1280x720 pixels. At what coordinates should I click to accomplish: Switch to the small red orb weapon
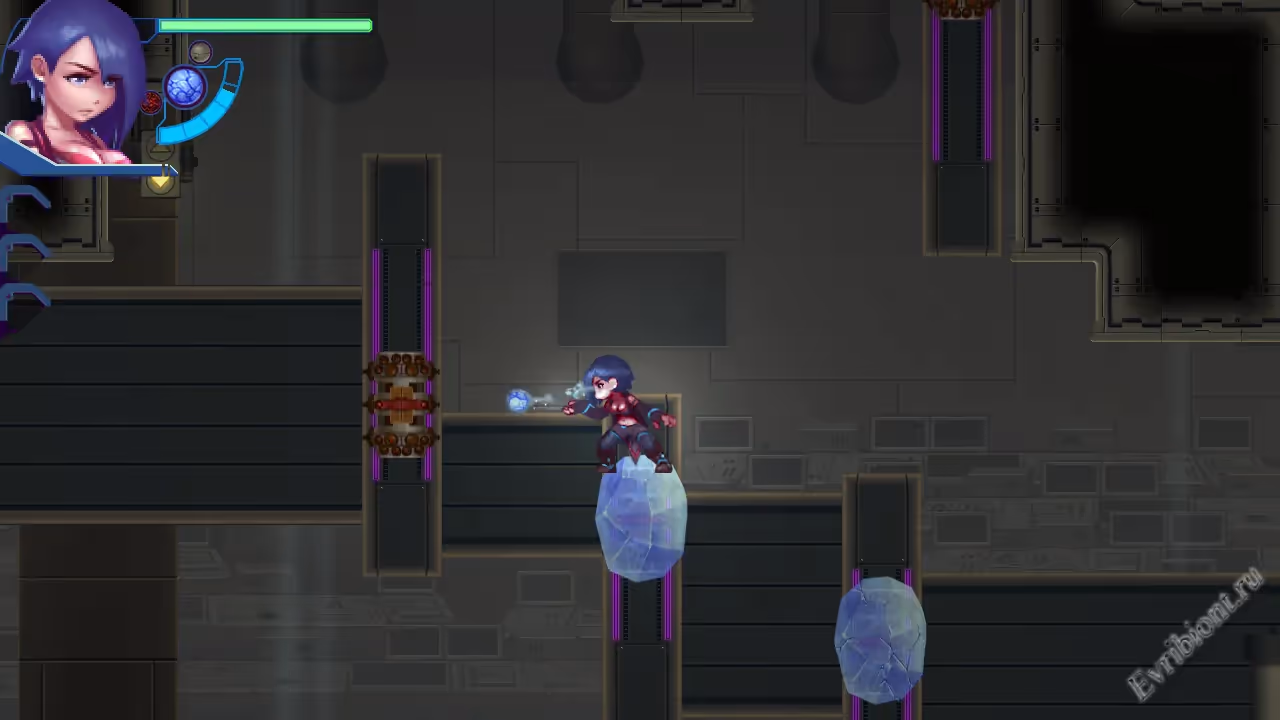tap(151, 102)
